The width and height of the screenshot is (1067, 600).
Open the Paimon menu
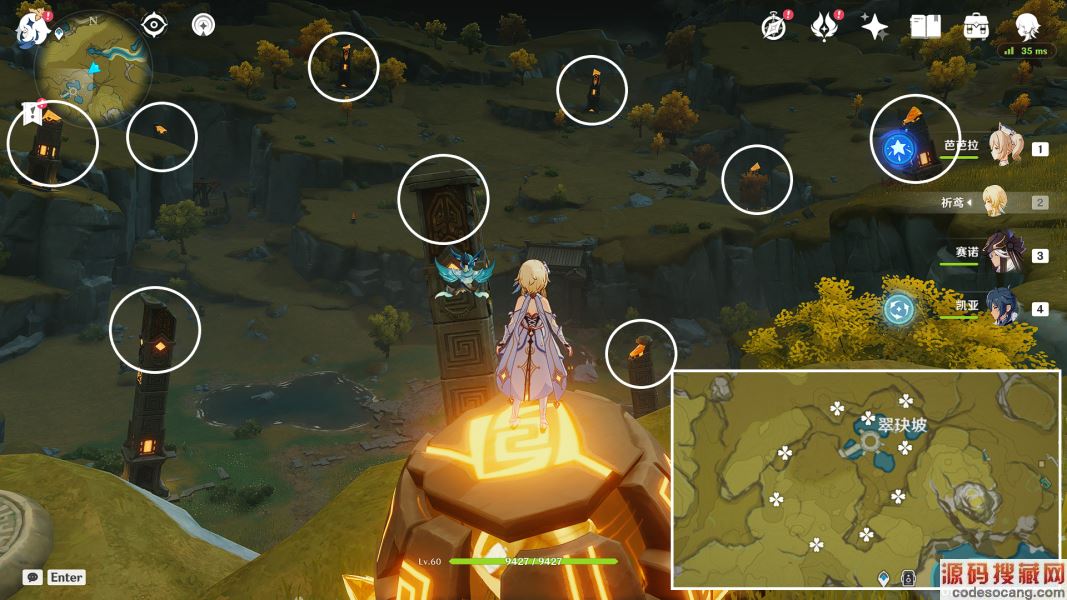coord(31,26)
